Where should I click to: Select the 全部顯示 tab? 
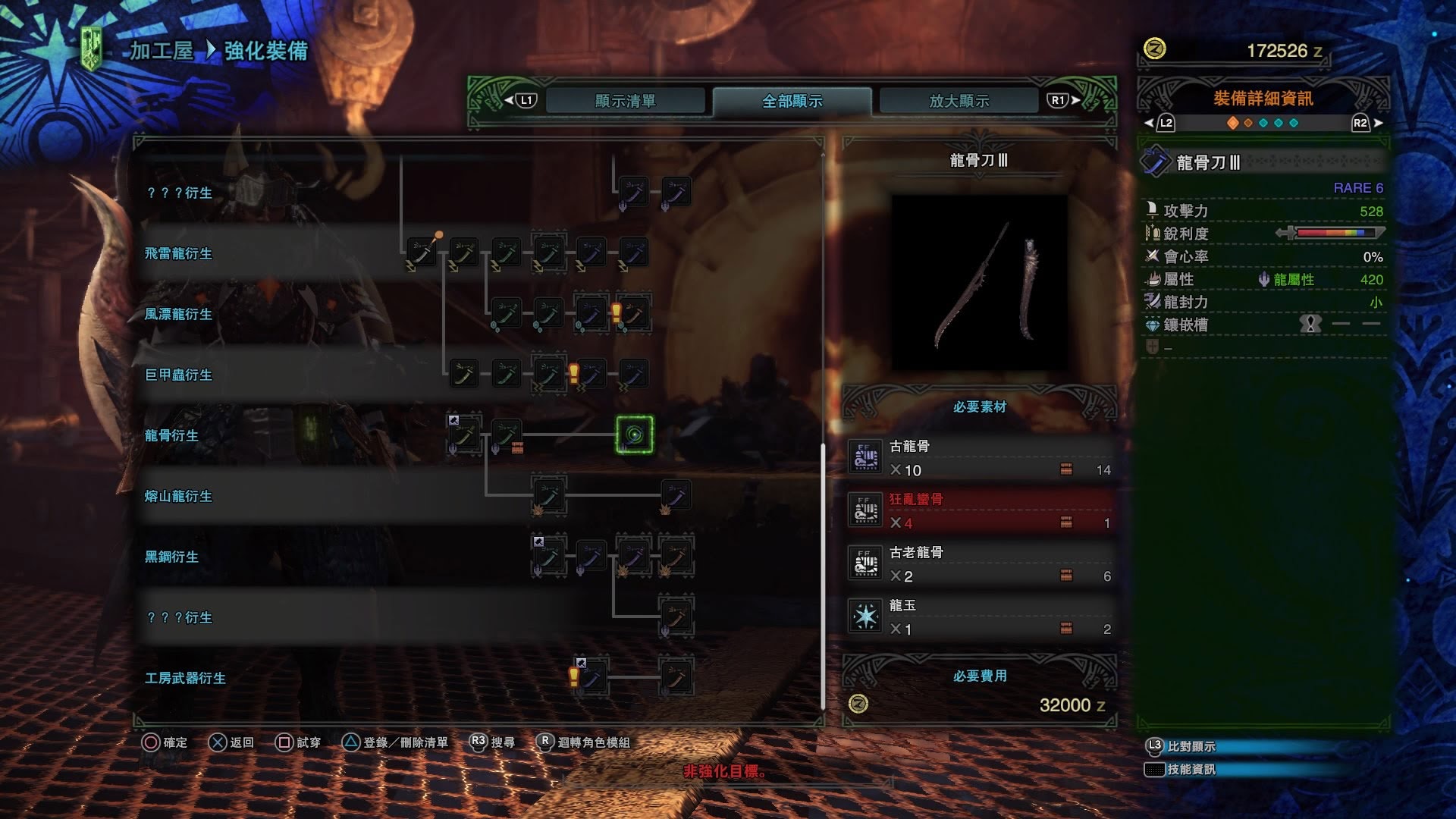pos(792,101)
